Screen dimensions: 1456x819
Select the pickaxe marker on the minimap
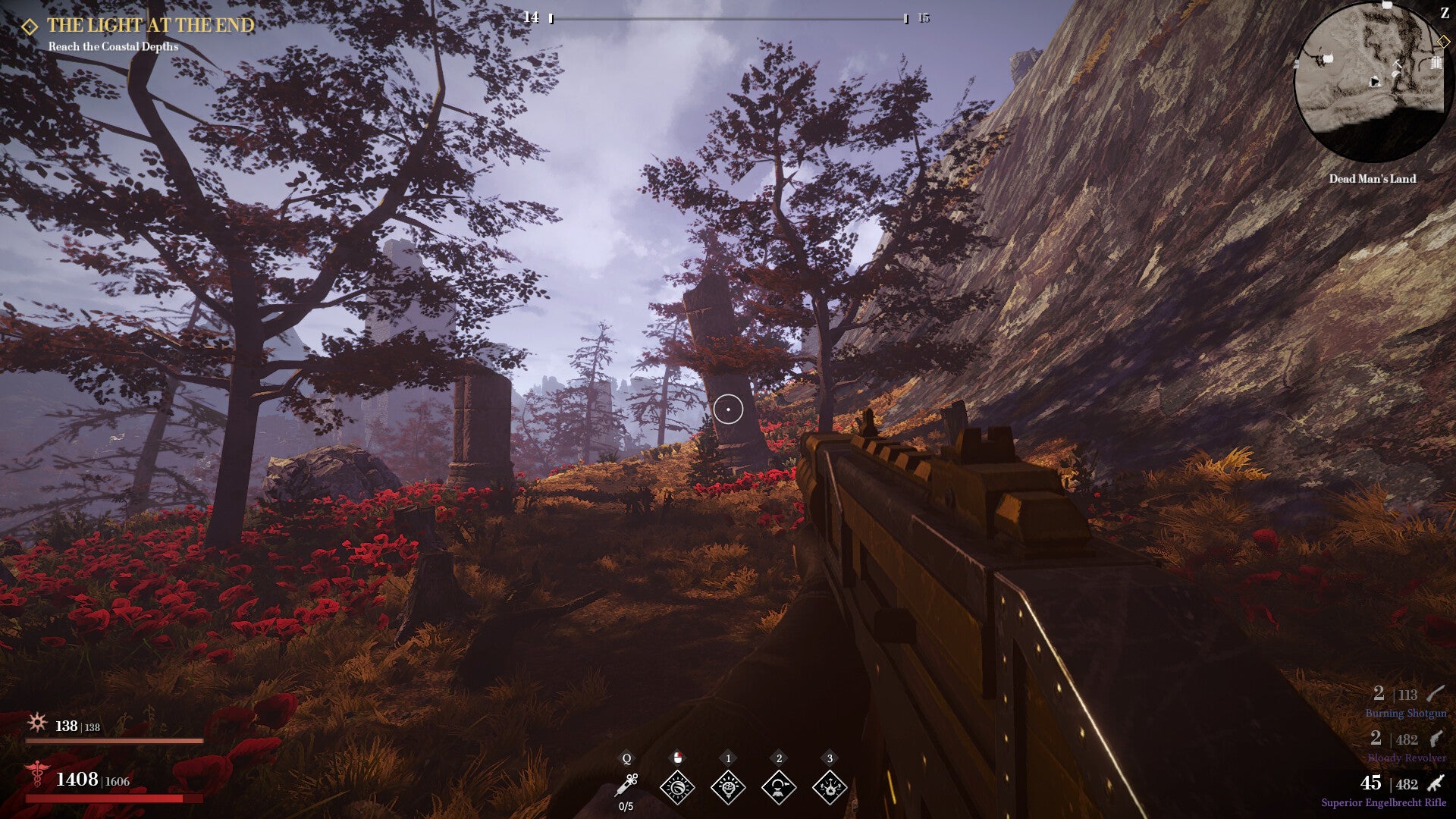pyautogui.click(x=1396, y=65)
